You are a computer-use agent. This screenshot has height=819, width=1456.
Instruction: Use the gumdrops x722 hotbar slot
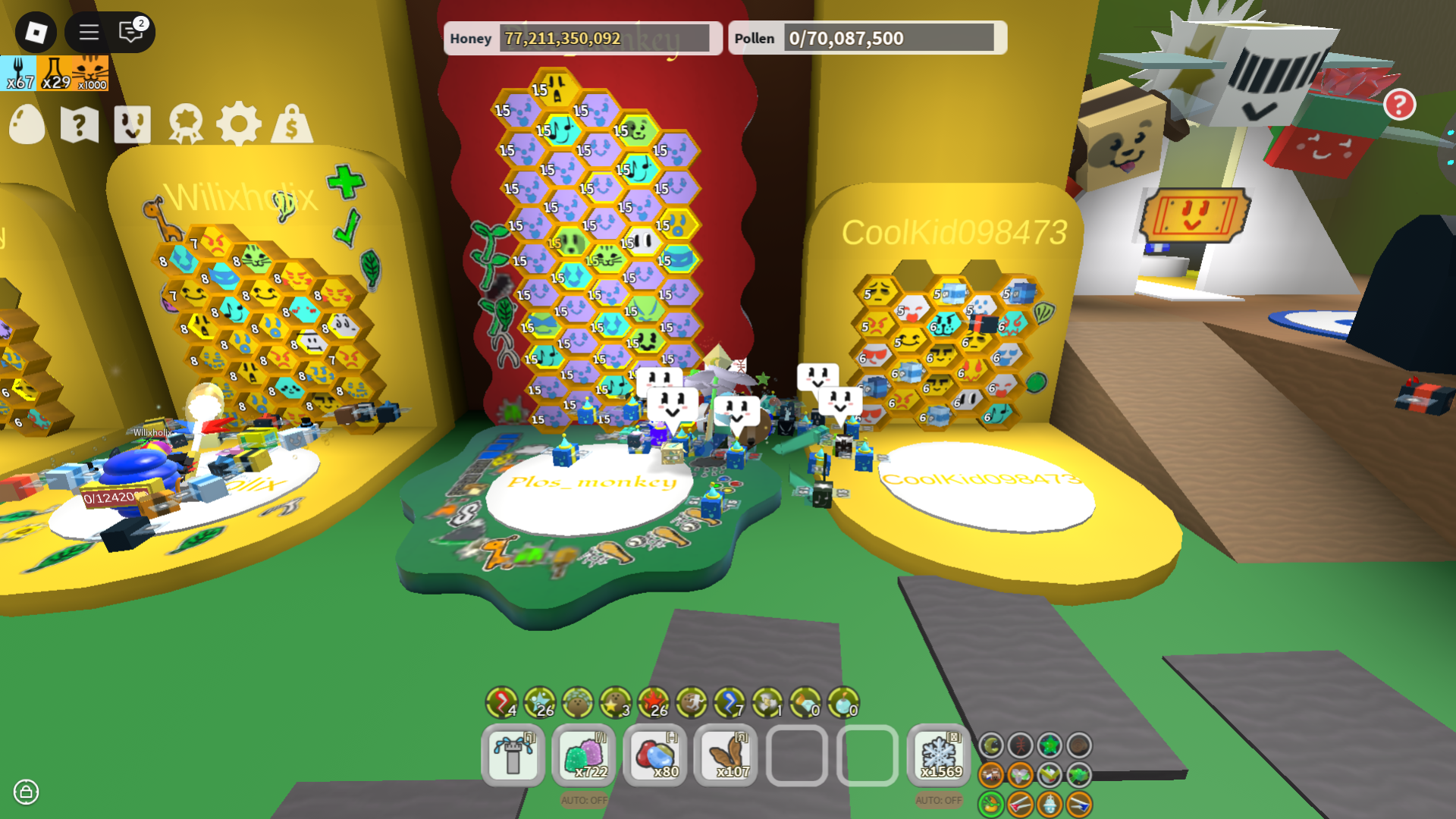click(584, 755)
